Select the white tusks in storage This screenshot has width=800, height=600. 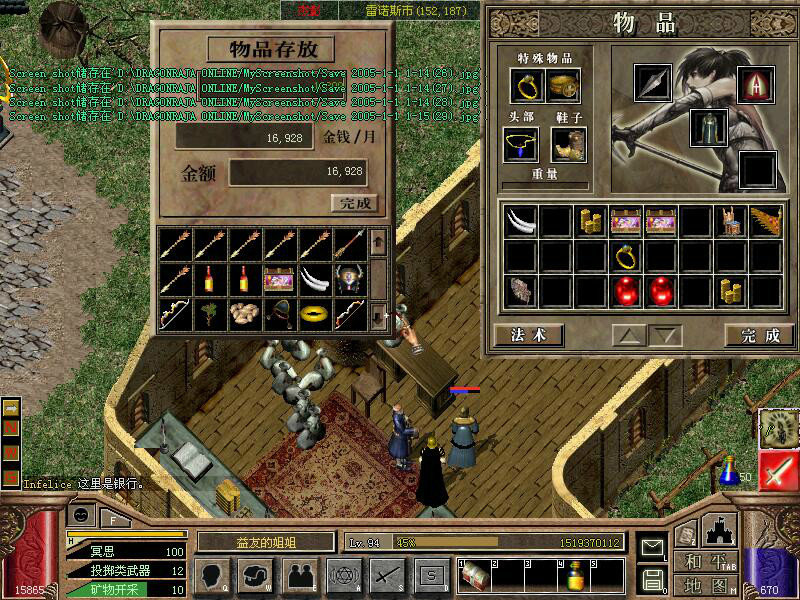tap(316, 278)
